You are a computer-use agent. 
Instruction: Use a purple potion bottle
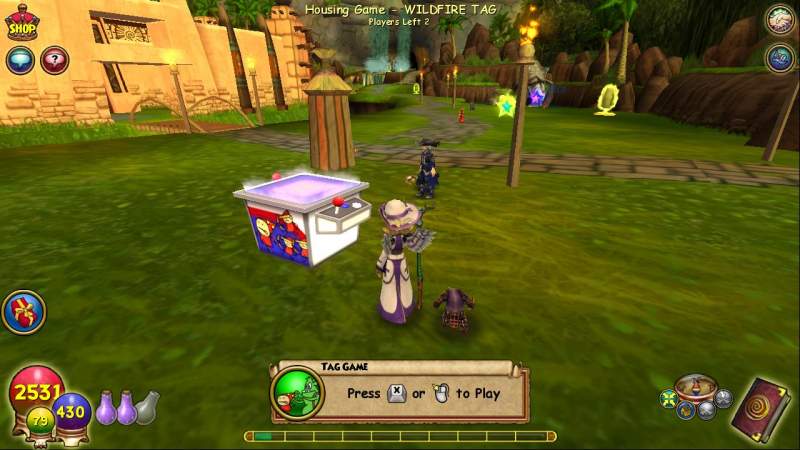(x=107, y=408)
